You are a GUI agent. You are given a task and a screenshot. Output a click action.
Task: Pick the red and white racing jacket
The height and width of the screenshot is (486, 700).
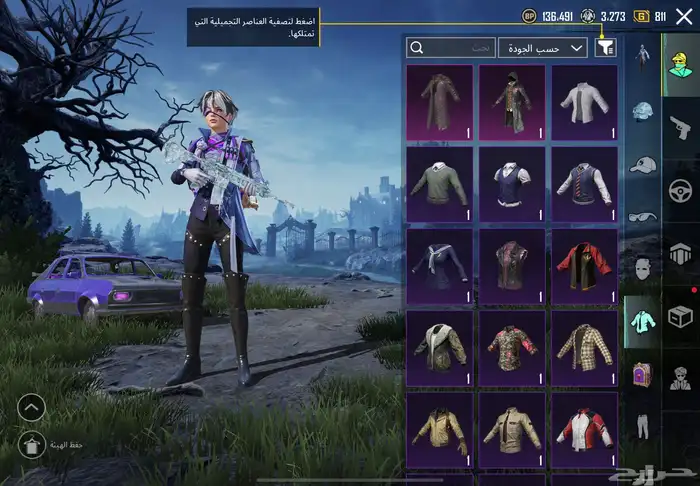tap(584, 429)
